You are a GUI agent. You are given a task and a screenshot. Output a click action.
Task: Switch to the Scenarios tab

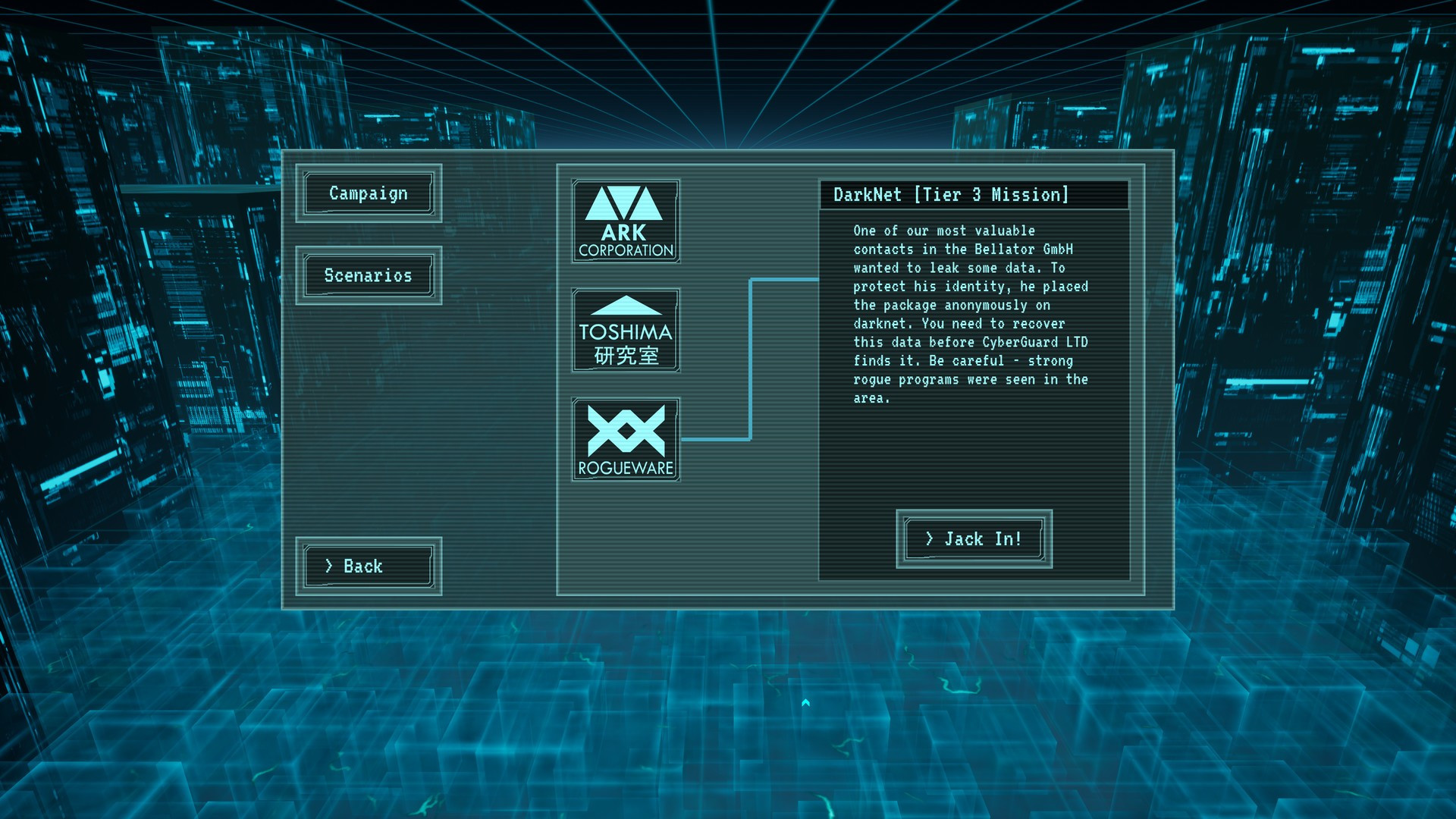pyautogui.click(x=368, y=275)
